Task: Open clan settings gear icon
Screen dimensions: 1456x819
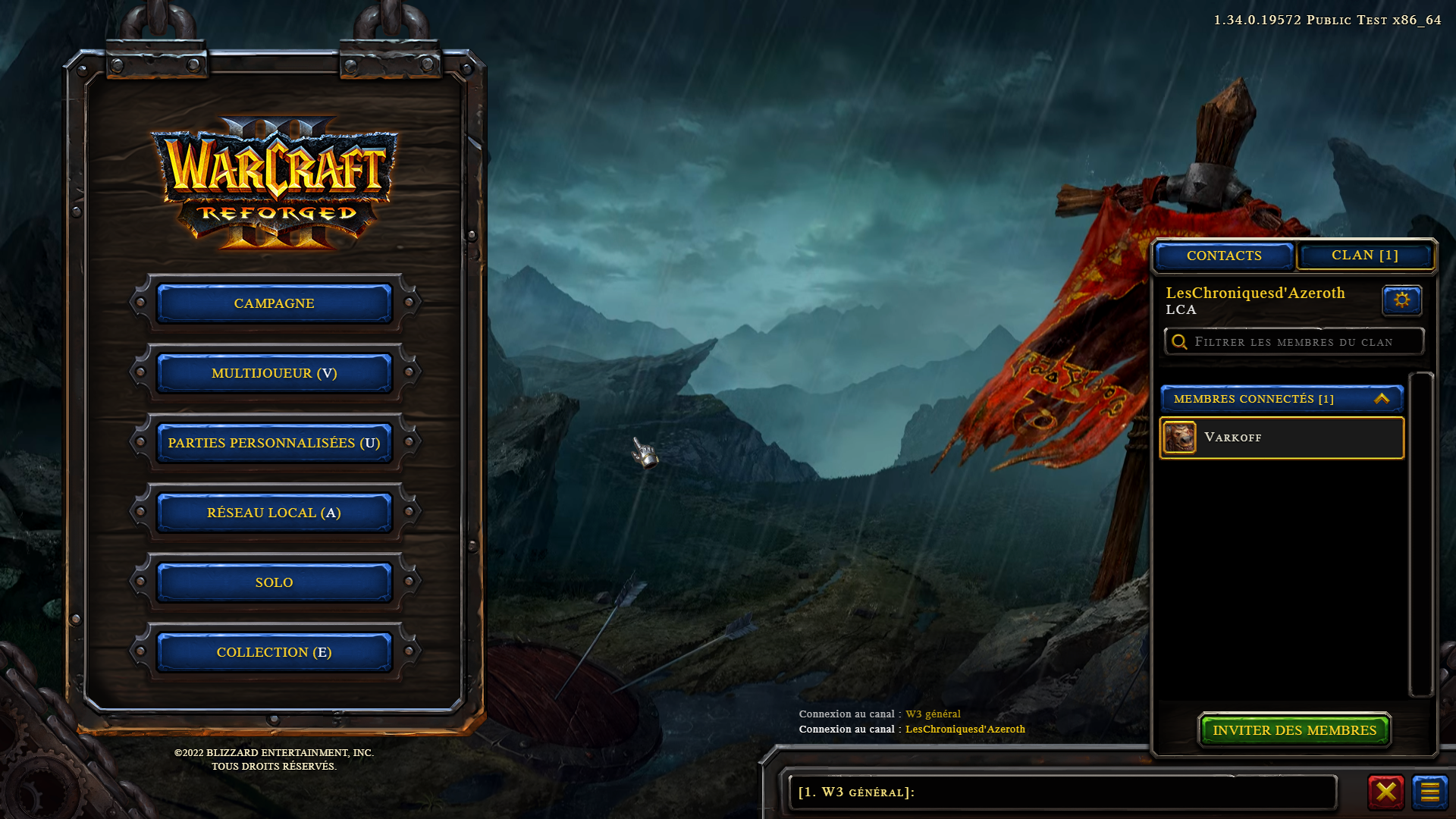Action: tap(1401, 300)
